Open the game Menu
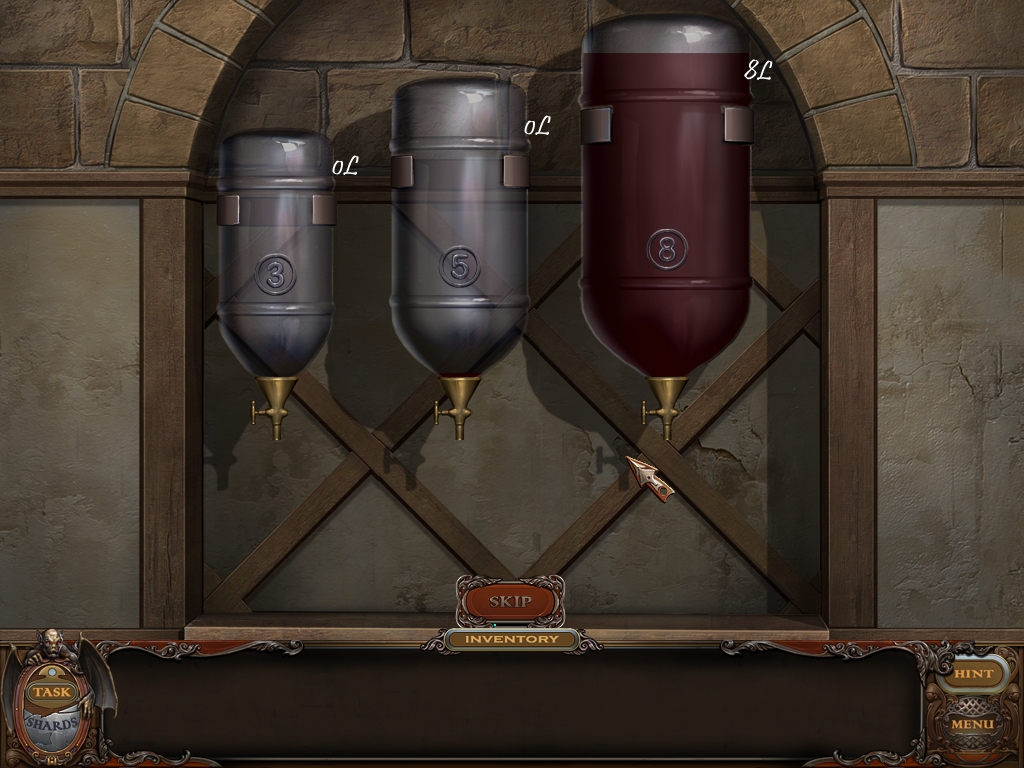The width and height of the screenshot is (1024, 768). click(972, 724)
